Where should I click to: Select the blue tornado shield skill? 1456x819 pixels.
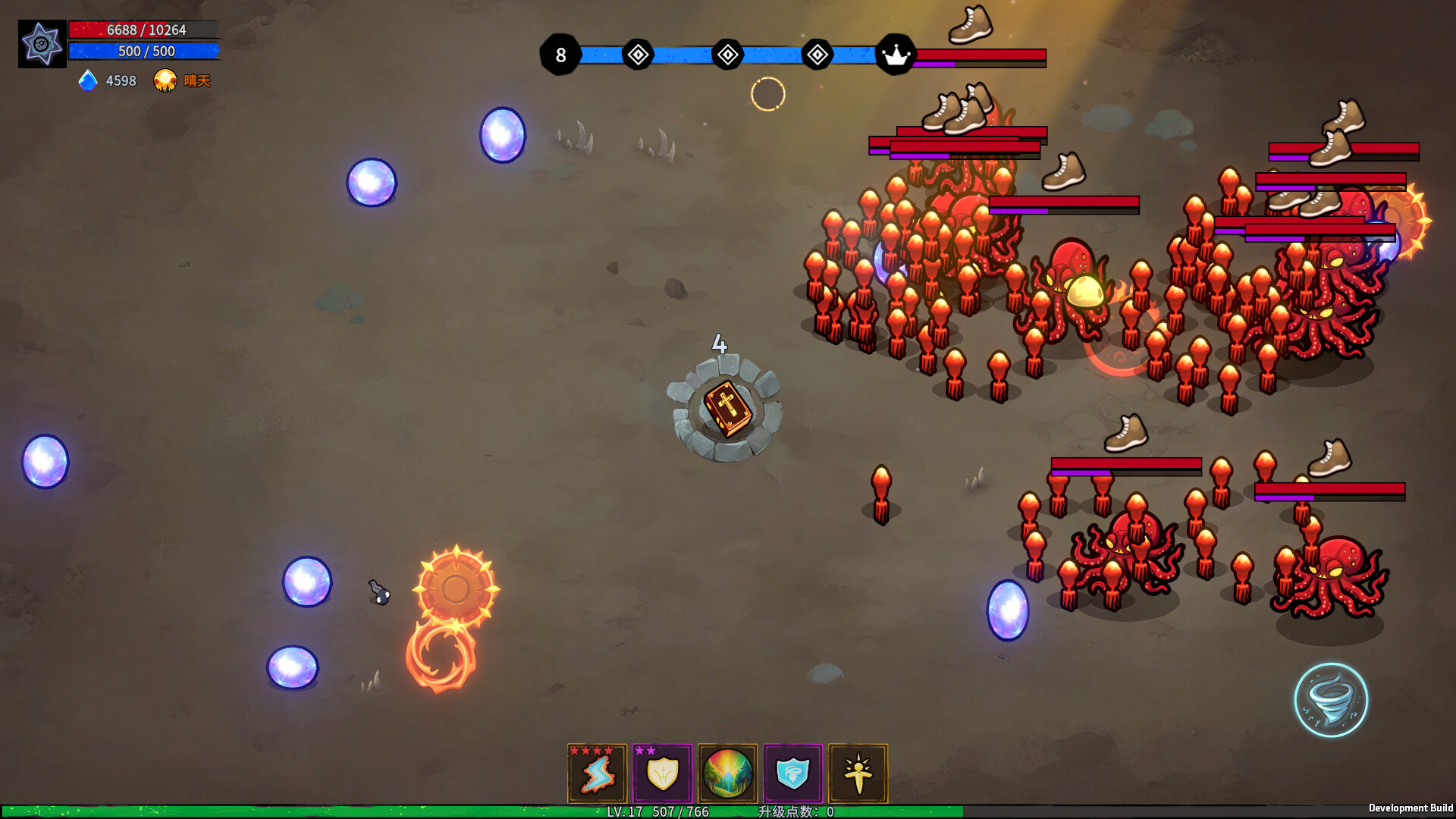793,773
